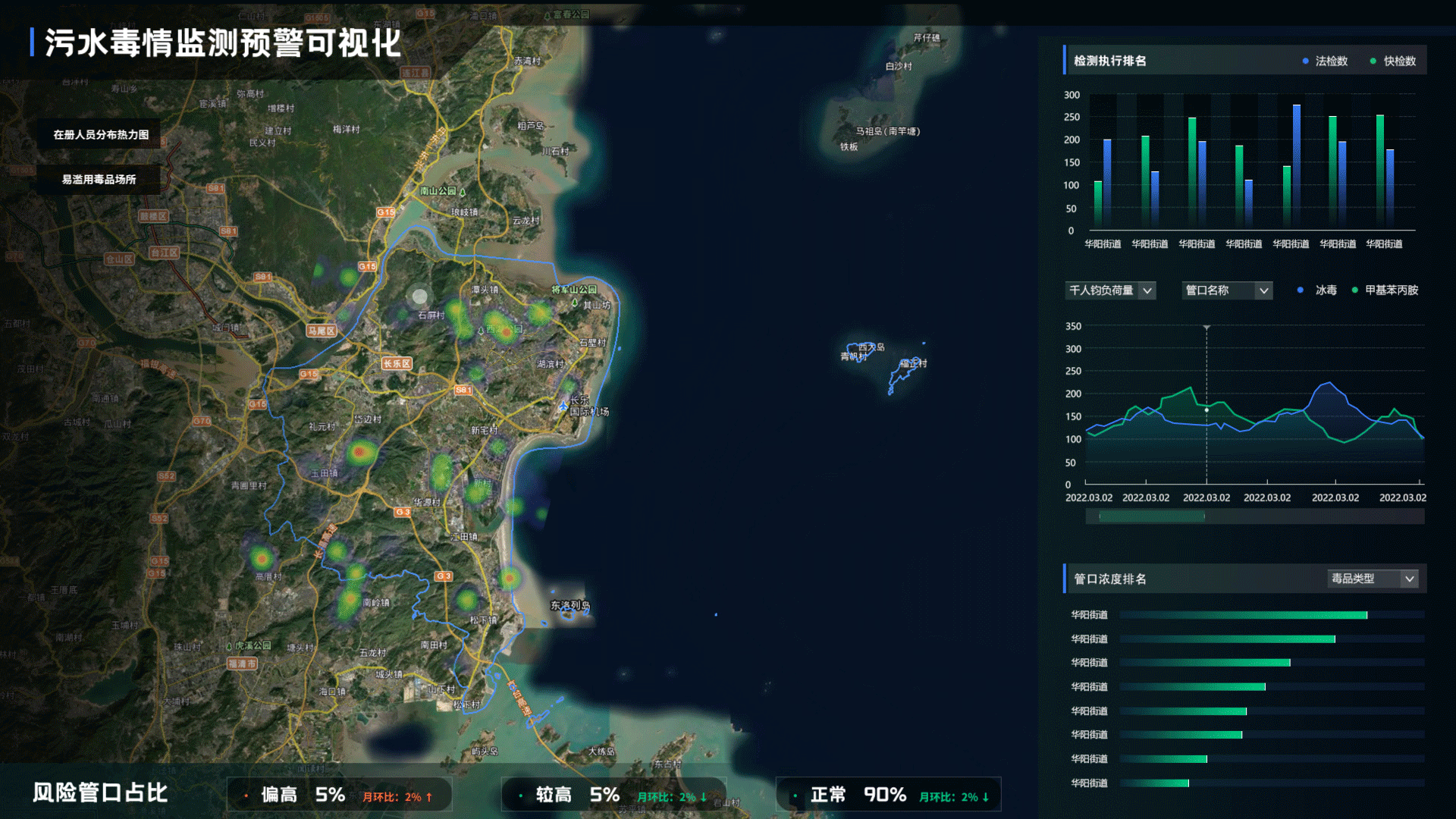Expand the 管口名称 dropdown
This screenshot has height=819, width=1456.
point(1226,290)
